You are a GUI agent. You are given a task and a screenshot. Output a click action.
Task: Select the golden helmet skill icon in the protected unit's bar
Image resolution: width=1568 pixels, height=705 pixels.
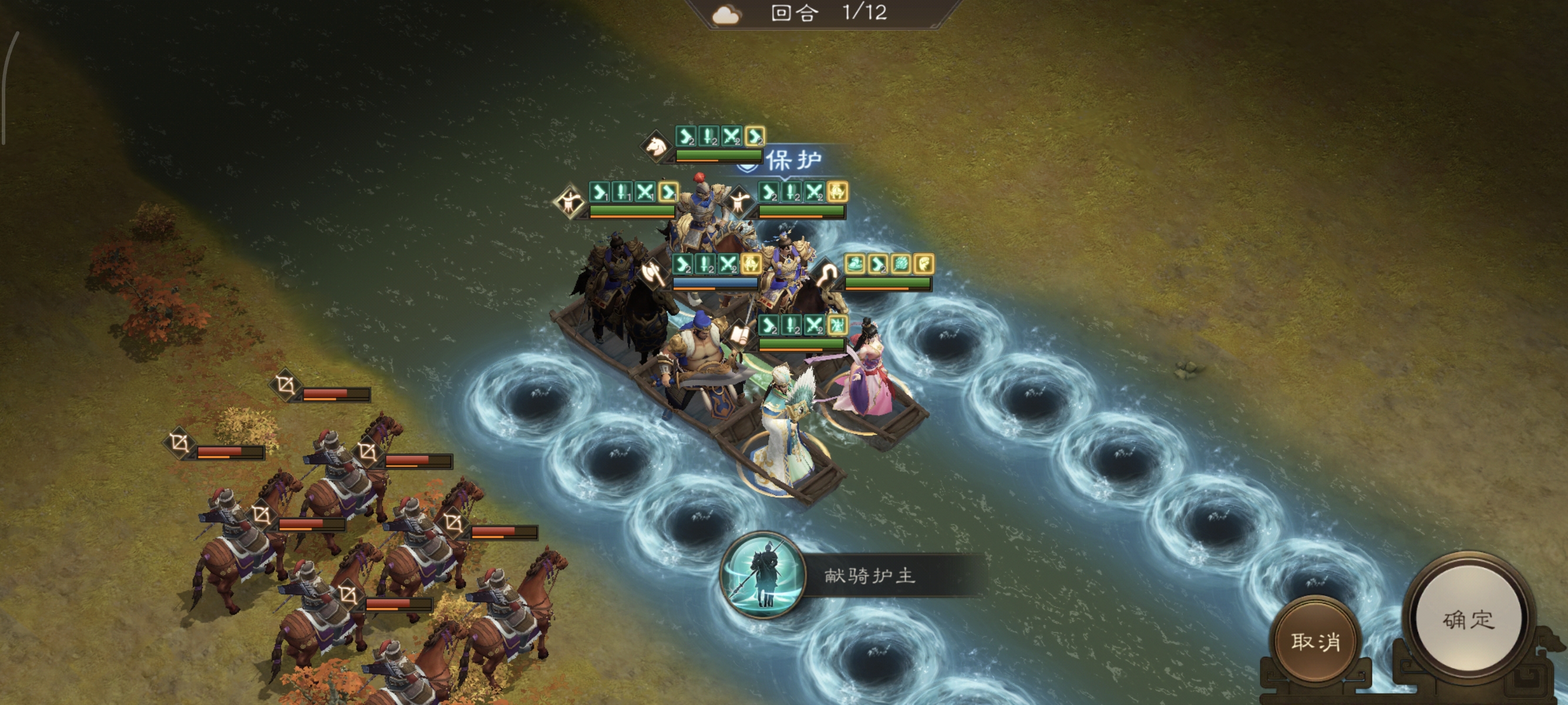[x=836, y=192]
